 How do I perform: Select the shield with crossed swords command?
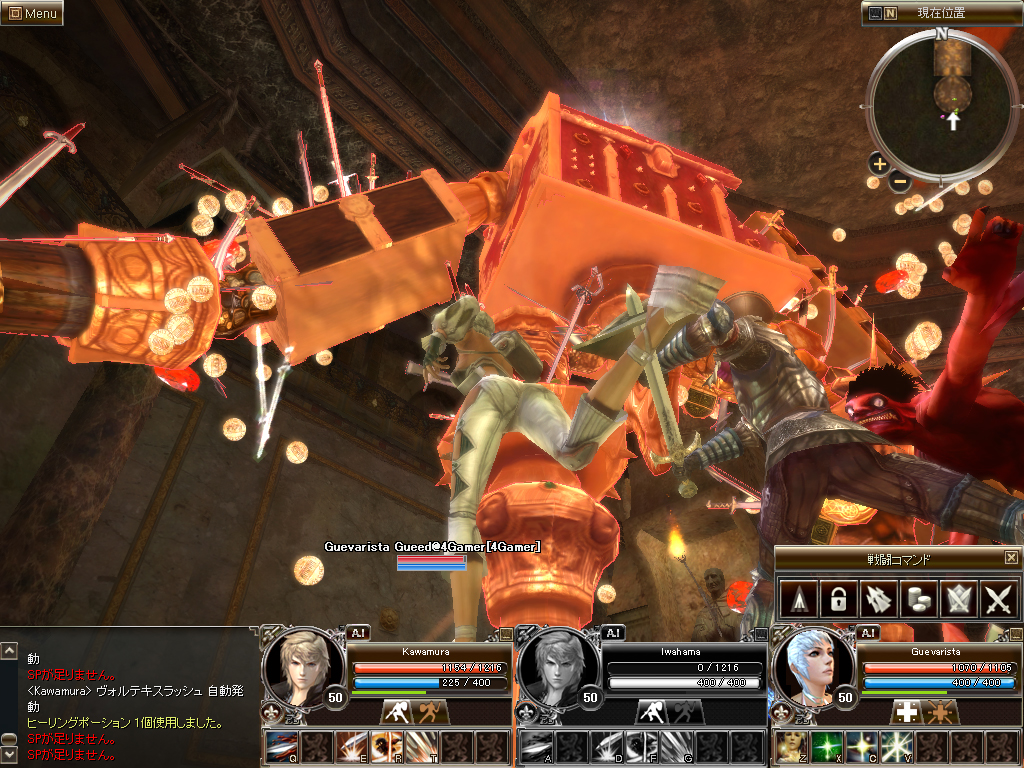point(958,600)
